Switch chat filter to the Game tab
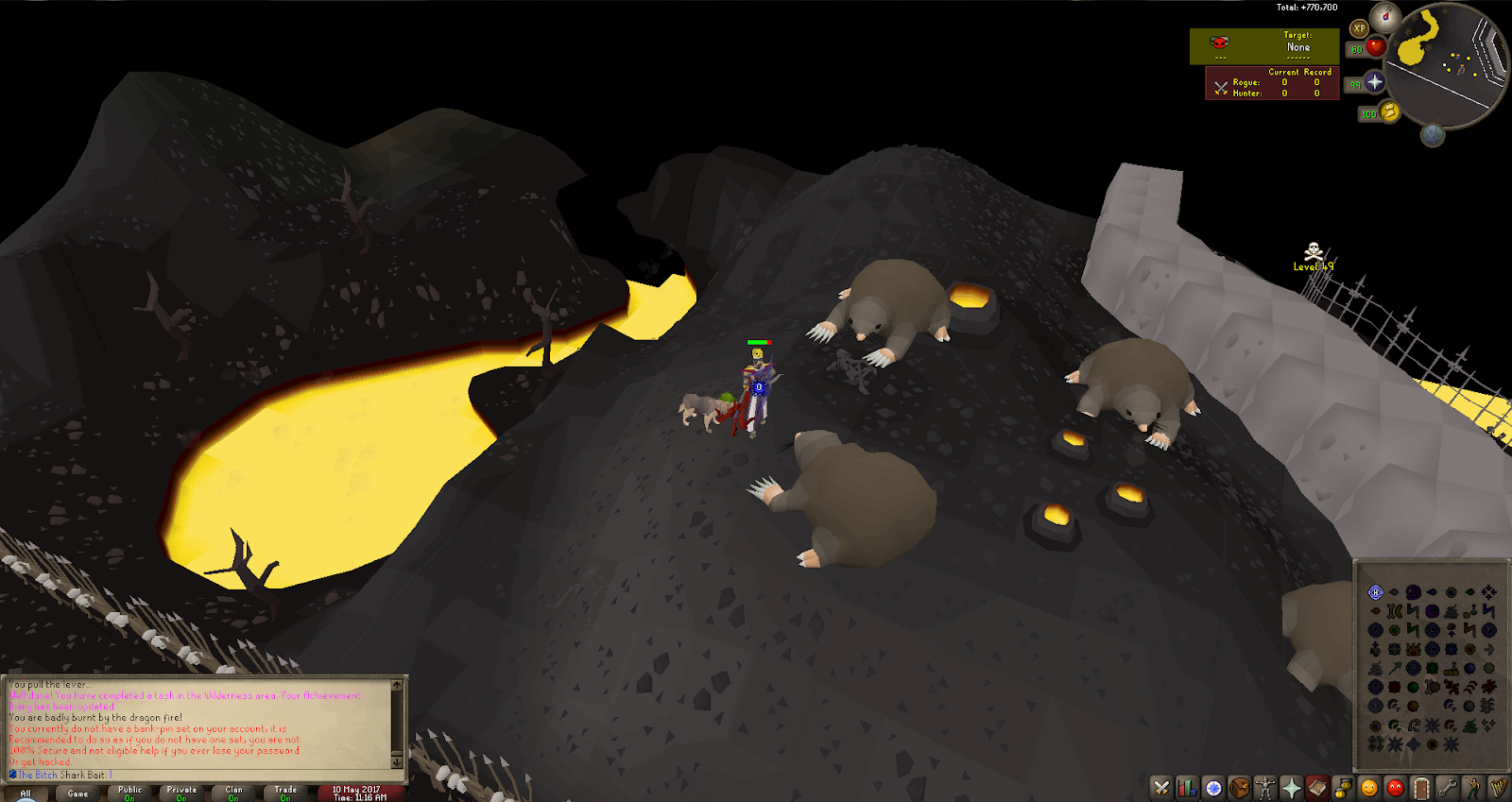This screenshot has height=802, width=1512. click(x=77, y=793)
